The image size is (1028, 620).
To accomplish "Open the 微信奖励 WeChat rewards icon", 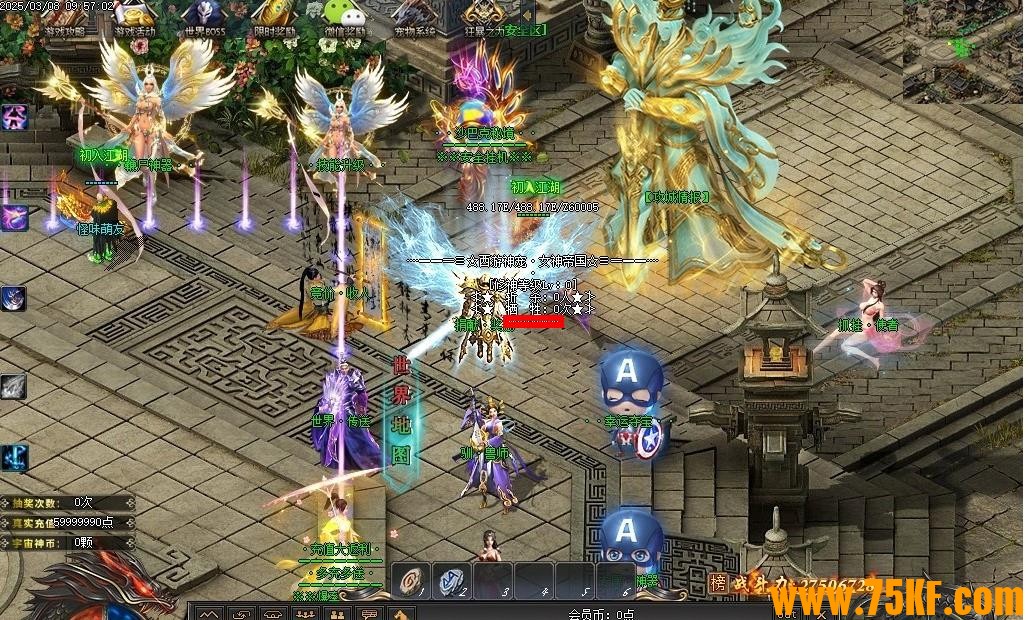I will pos(342,16).
